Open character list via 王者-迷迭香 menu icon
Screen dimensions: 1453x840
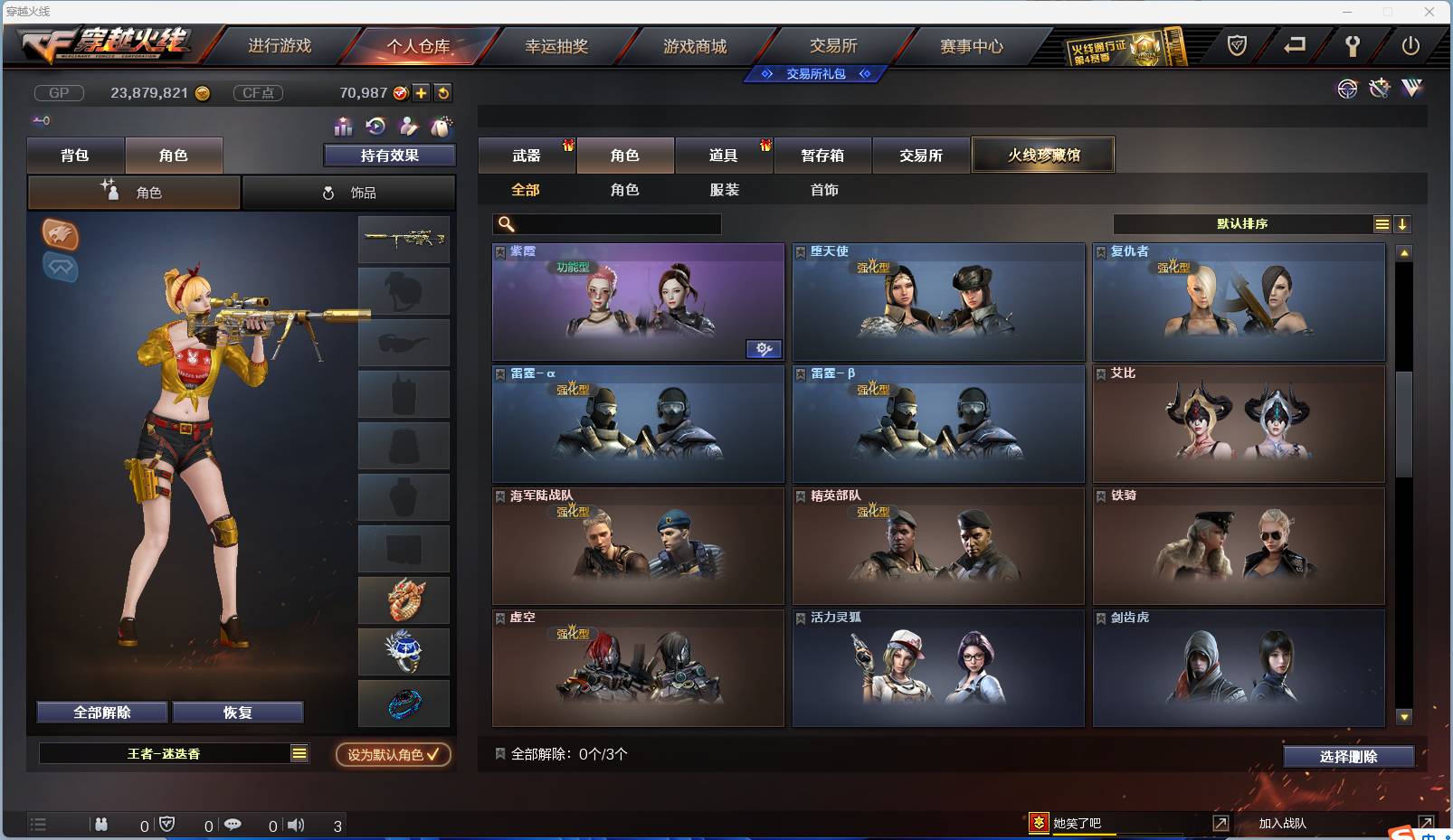click(x=299, y=753)
